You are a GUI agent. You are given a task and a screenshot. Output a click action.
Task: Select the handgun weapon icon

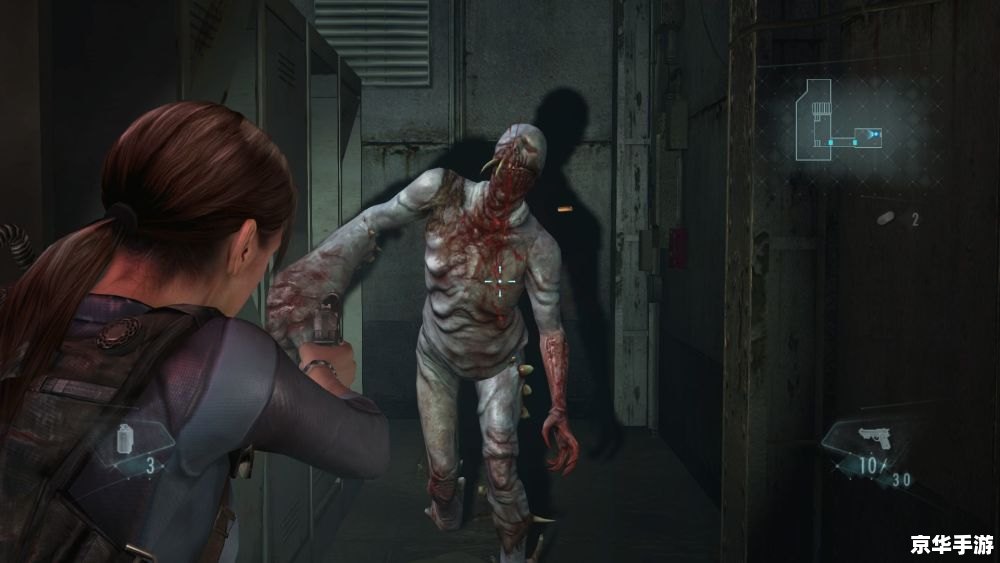(876, 437)
